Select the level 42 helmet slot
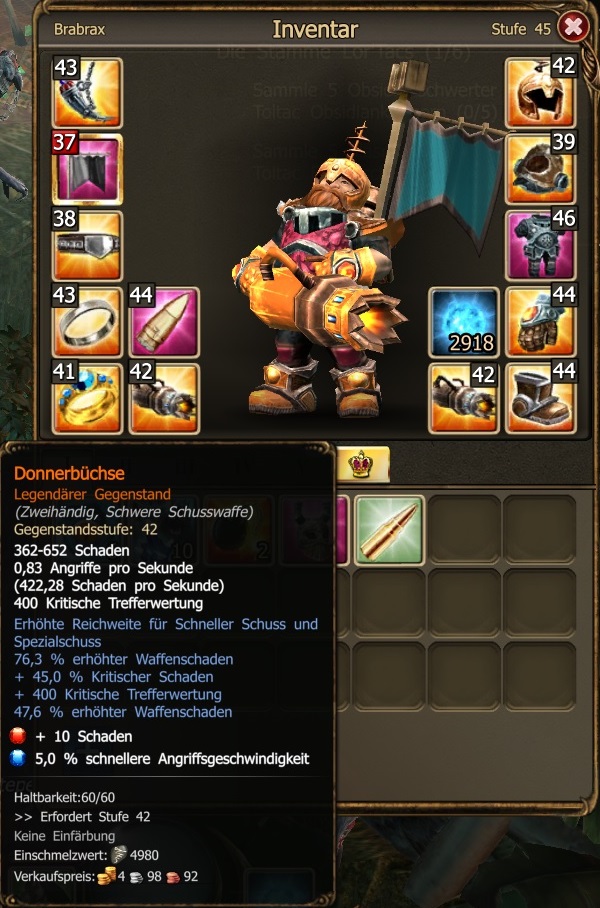The image size is (600, 908). (541, 93)
